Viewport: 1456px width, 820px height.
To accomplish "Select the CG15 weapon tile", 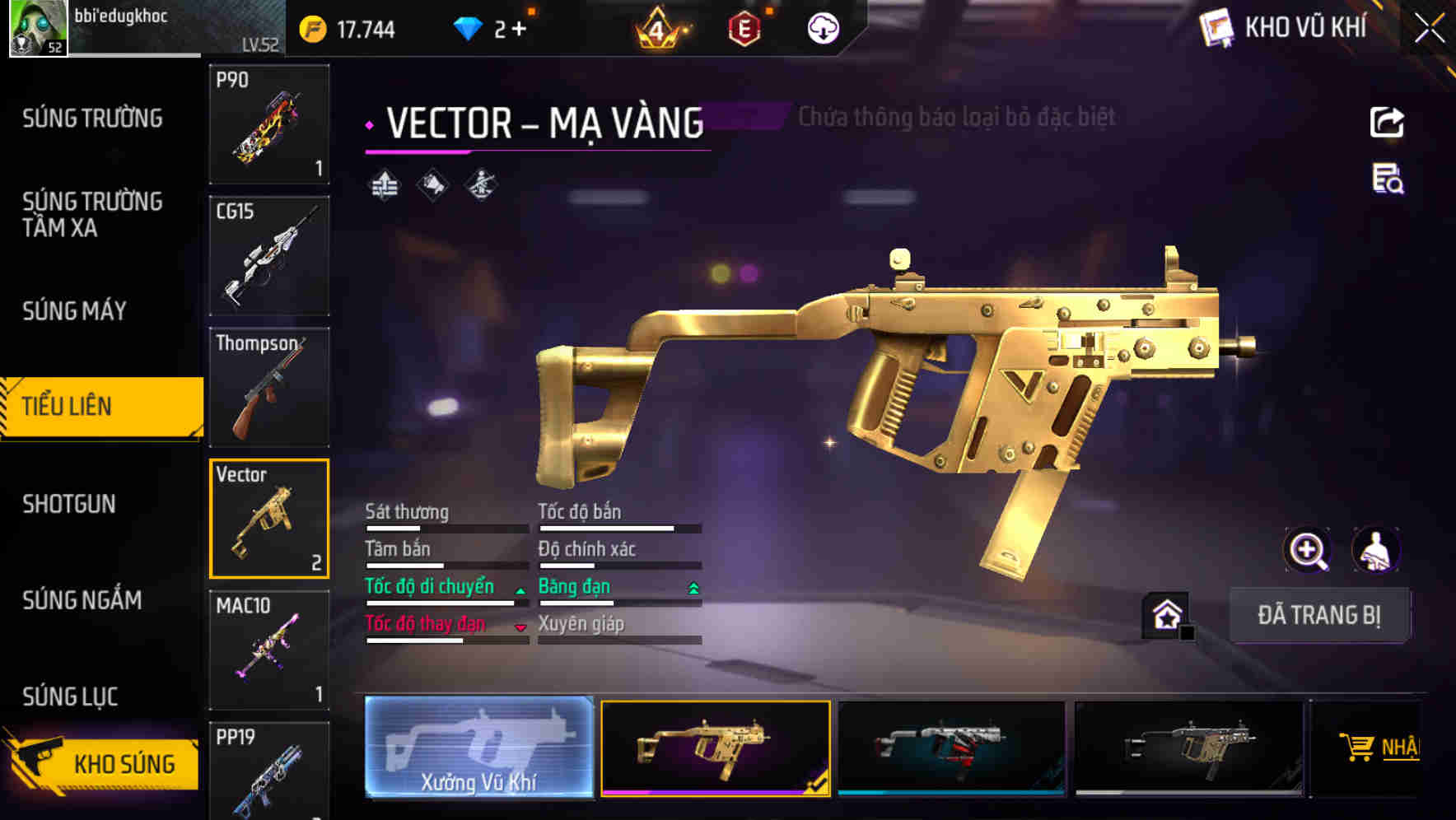I will [269, 255].
